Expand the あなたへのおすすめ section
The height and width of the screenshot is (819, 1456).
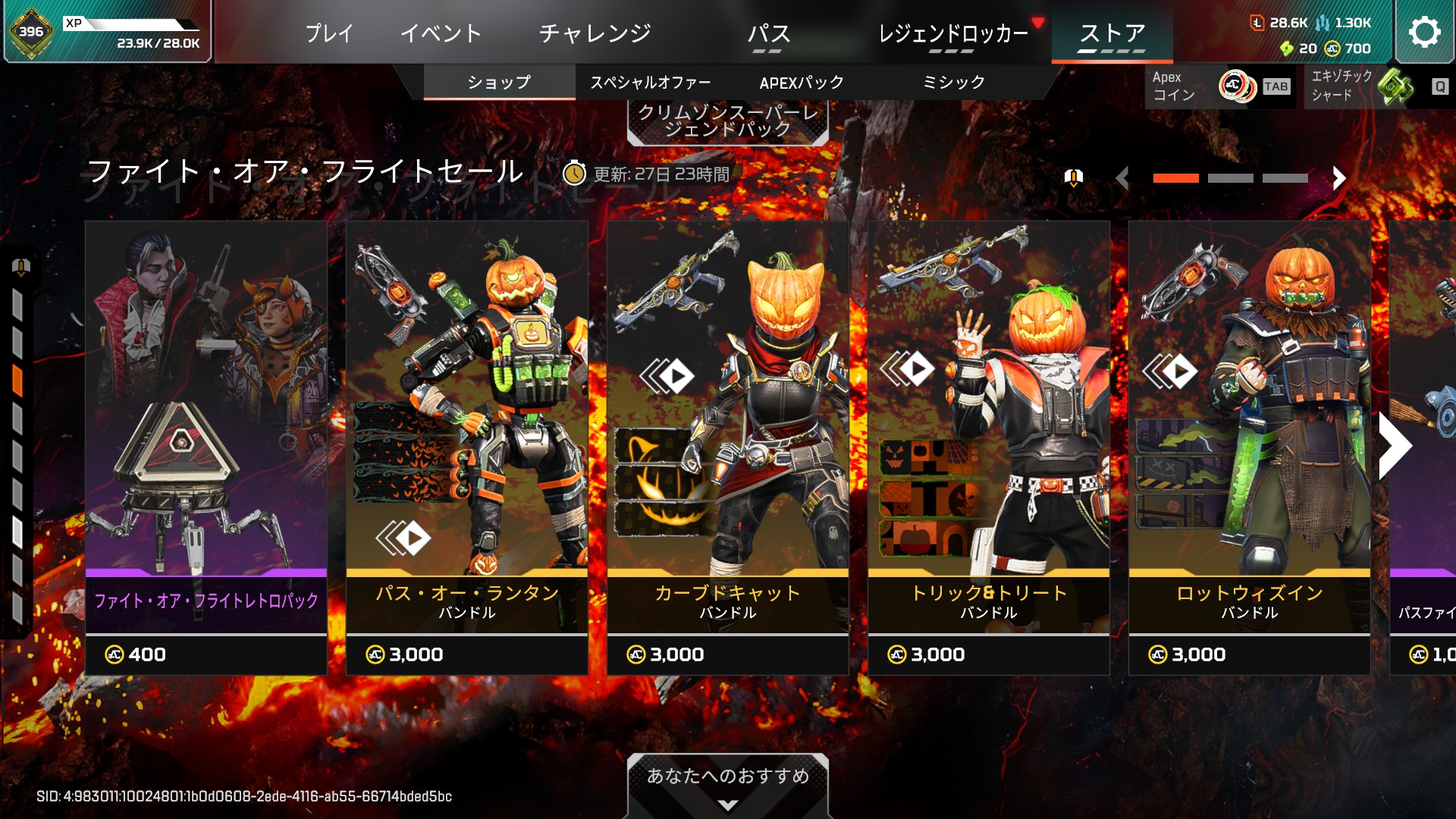click(728, 784)
